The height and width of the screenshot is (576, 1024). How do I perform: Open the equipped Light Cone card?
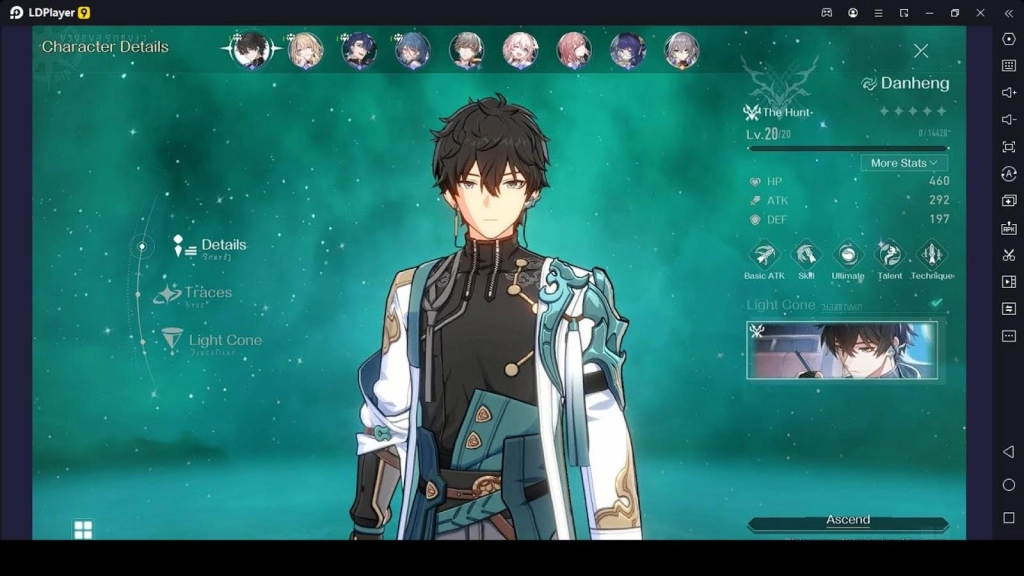coord(842,350)
